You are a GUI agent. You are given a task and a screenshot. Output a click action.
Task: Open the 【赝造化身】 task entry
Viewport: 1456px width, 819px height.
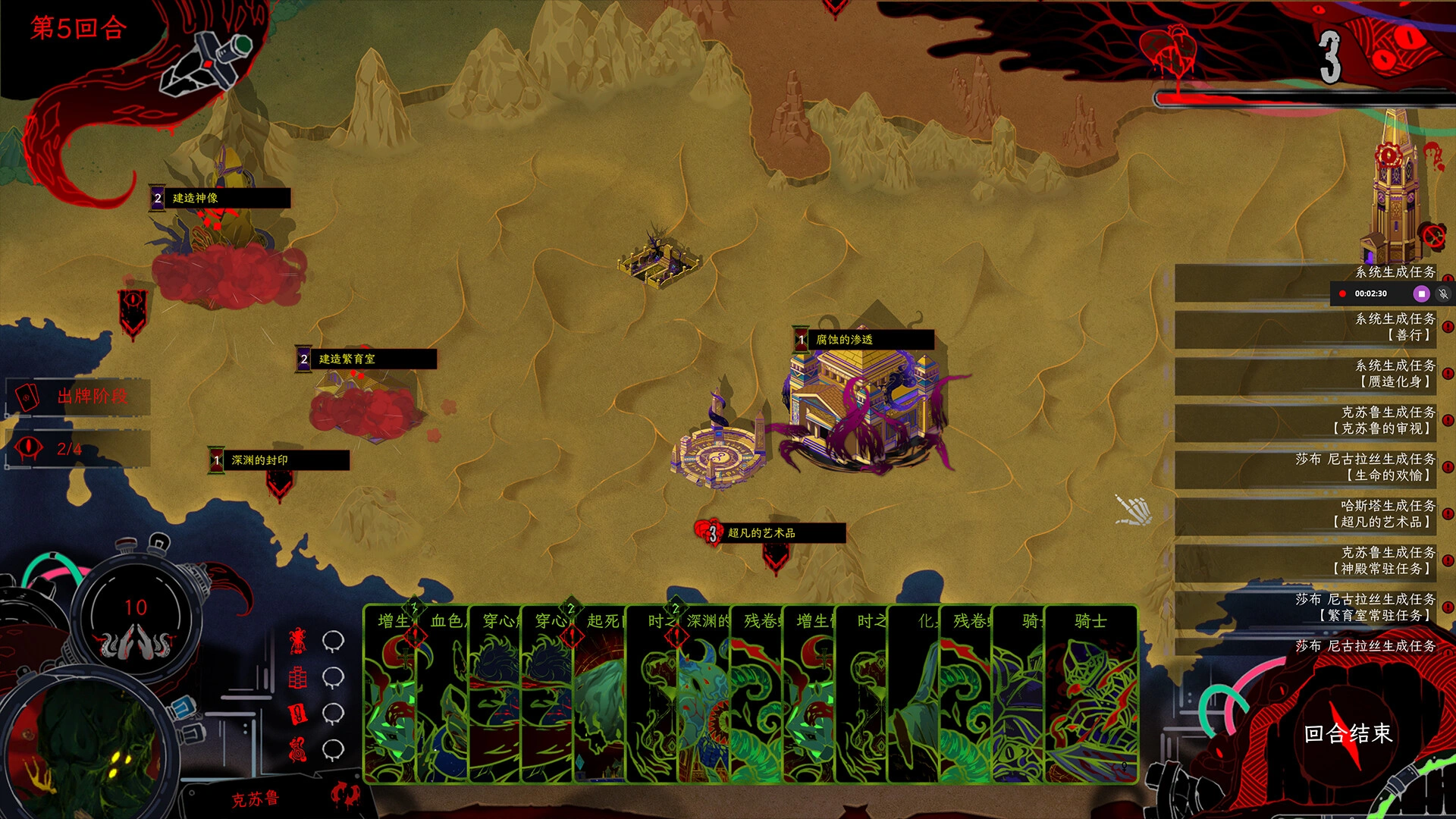1304,374
